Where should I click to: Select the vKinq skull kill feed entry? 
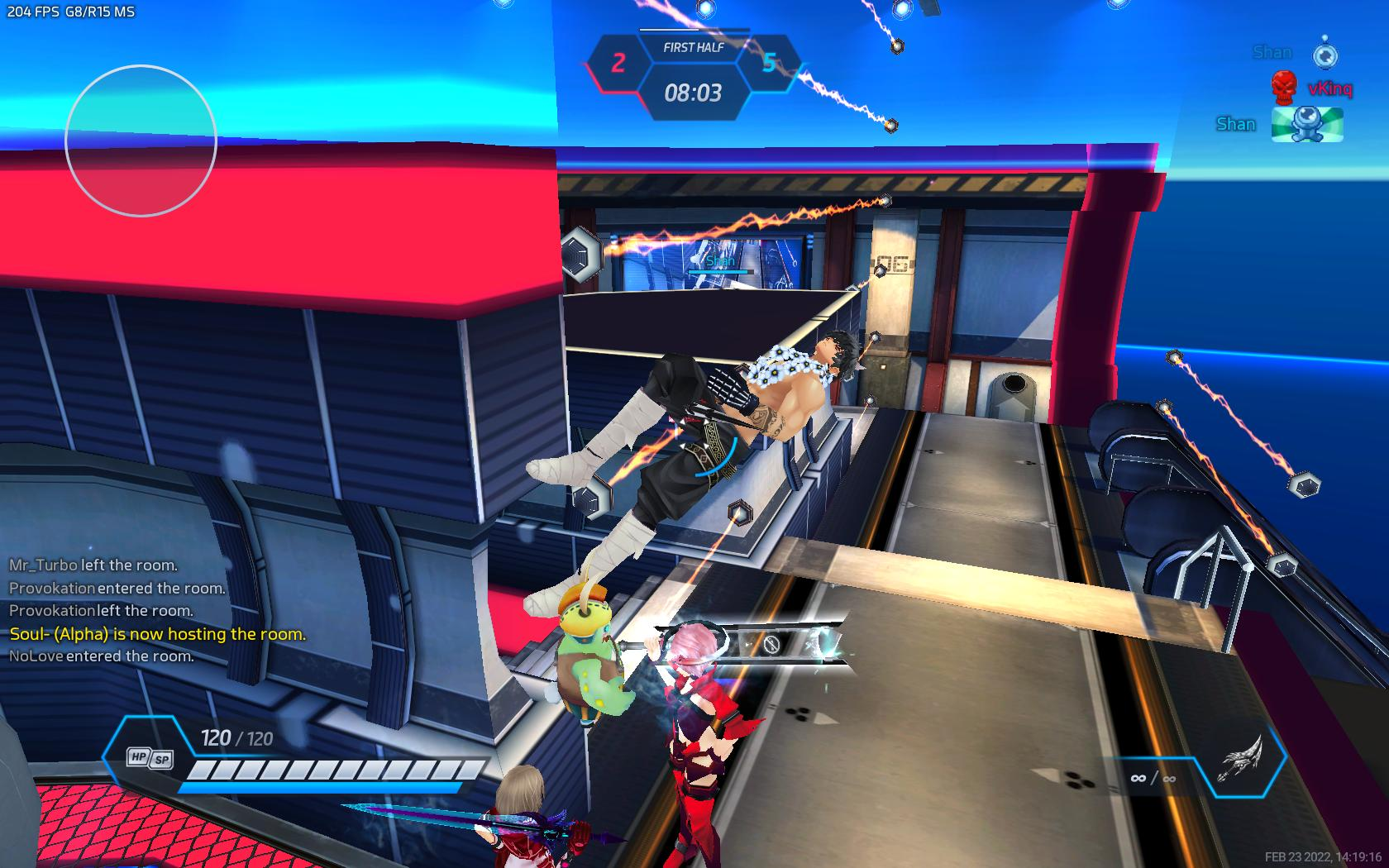1311,87
